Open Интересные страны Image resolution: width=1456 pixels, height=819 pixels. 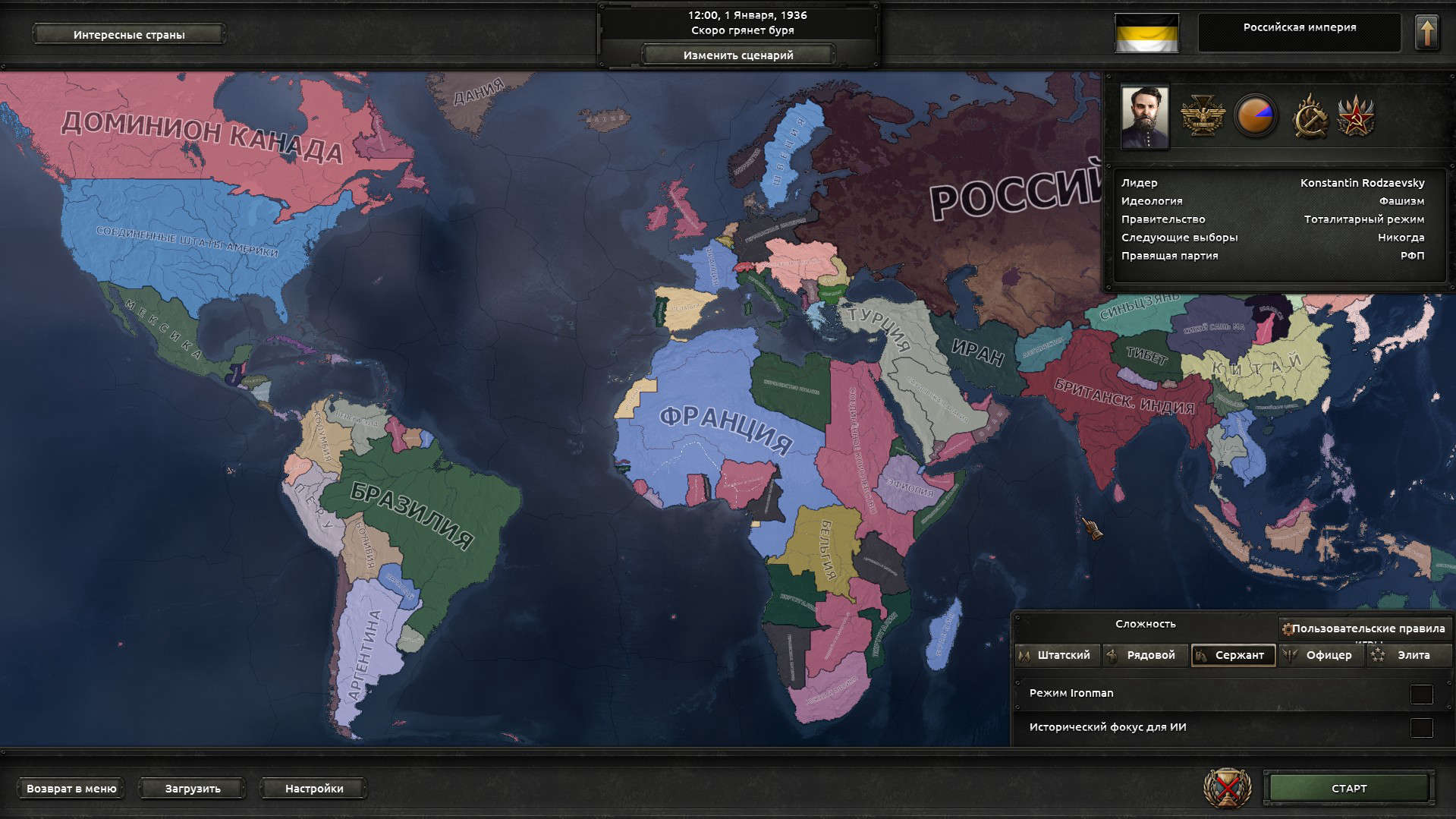click(x=127, y=34)
